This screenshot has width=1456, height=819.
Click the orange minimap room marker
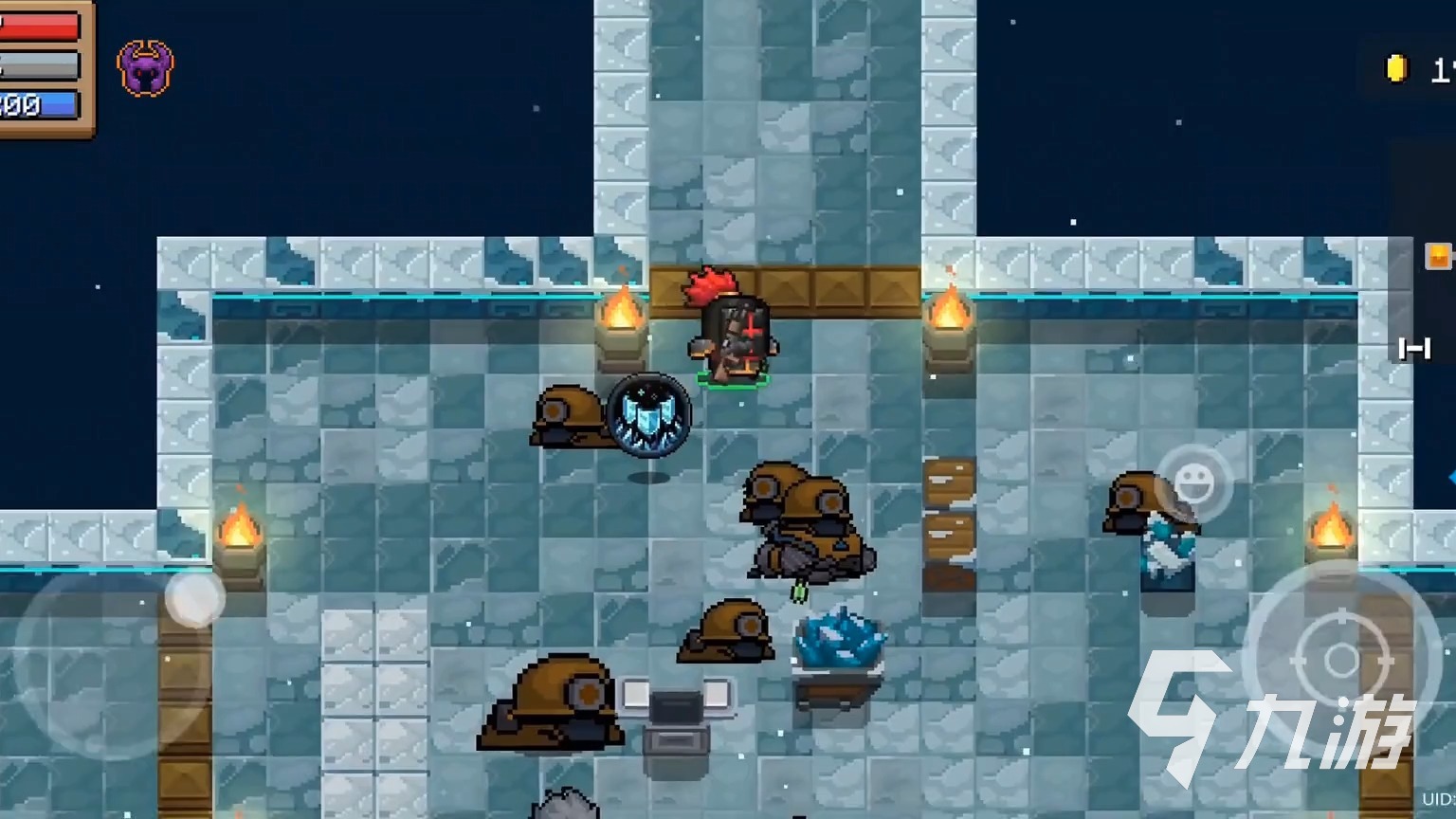1438,256
